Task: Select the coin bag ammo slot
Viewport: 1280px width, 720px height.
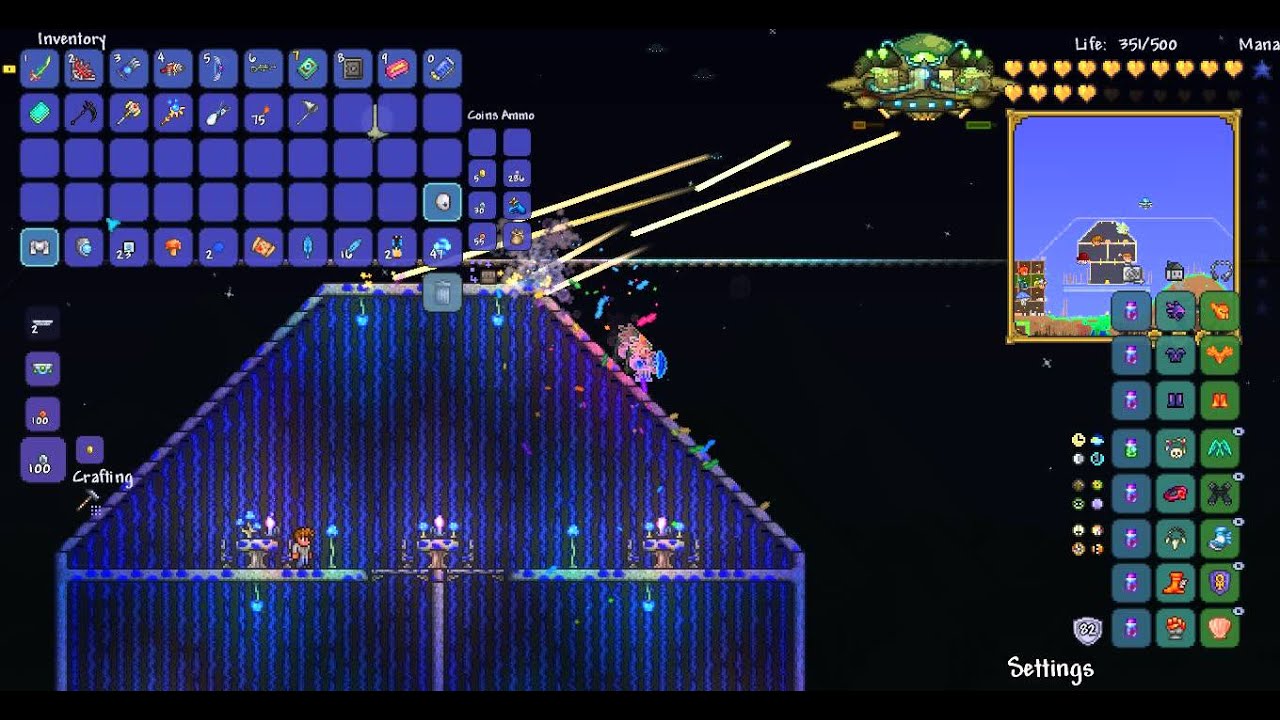Action: point(517,237)
